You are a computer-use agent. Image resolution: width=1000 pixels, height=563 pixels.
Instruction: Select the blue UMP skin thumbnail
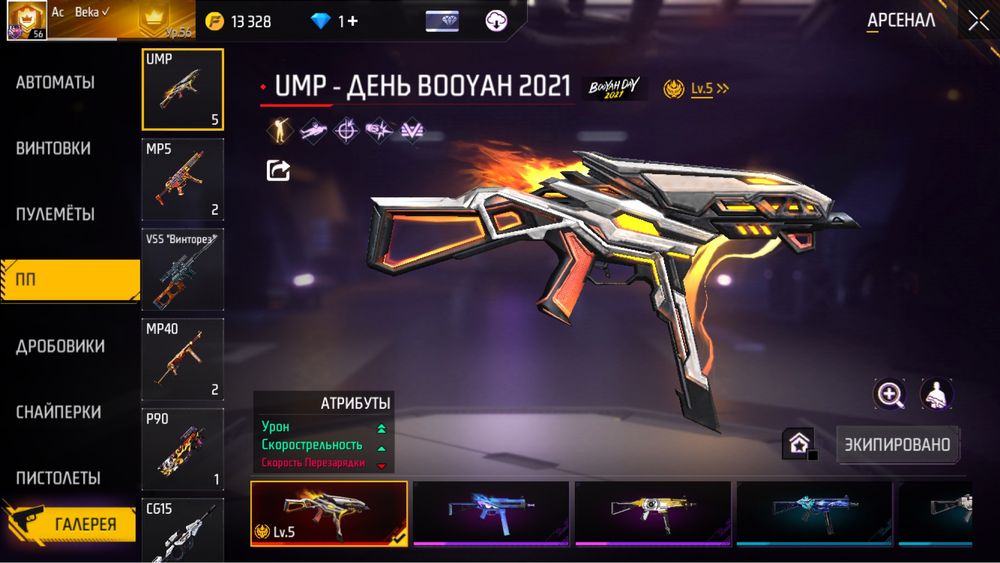click(491, 513)
